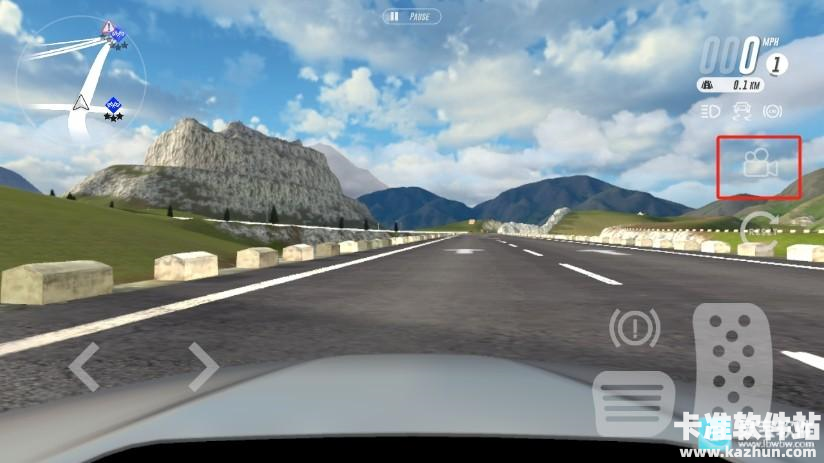Tap the reset car circular arrow
The width and height of the screenshot is (824, 463).
pyautogui.click(x=760, y=228)
